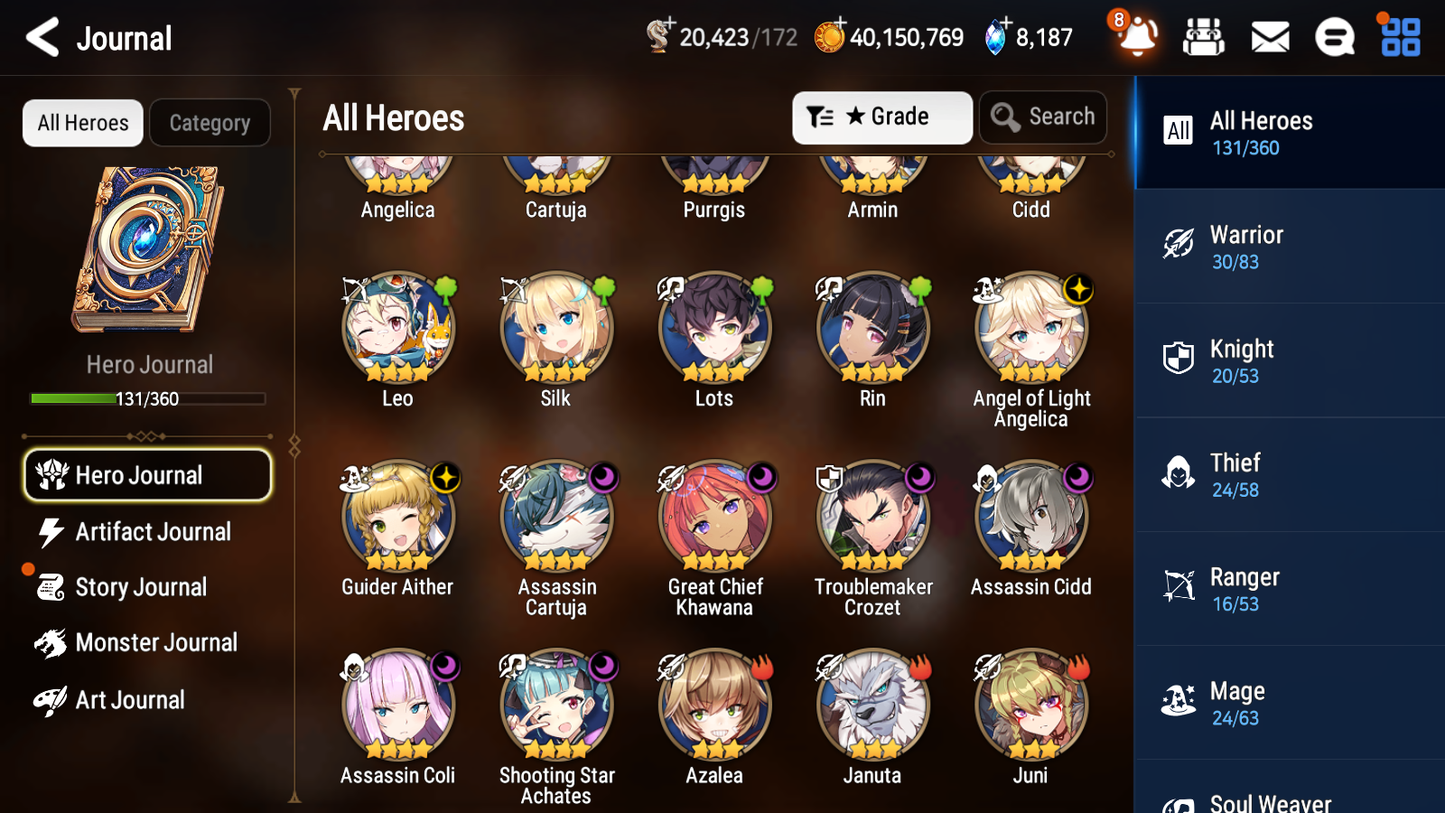Go back with the arrow

[42, 37]
